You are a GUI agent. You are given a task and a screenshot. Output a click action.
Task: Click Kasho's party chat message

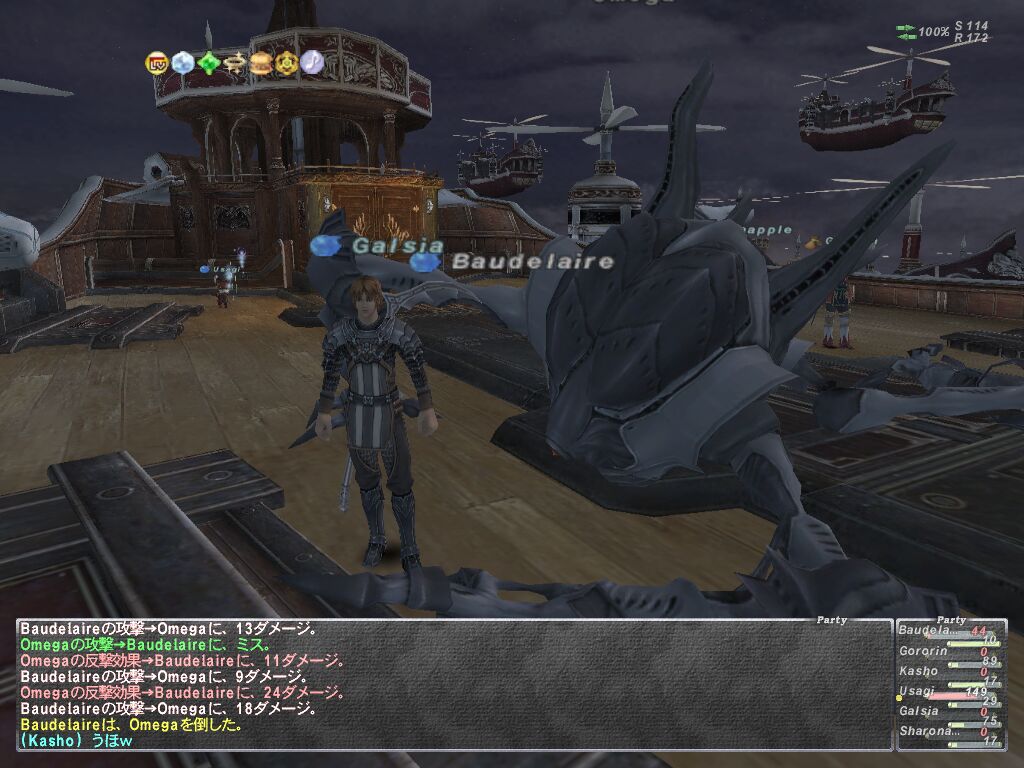point(77,741)
